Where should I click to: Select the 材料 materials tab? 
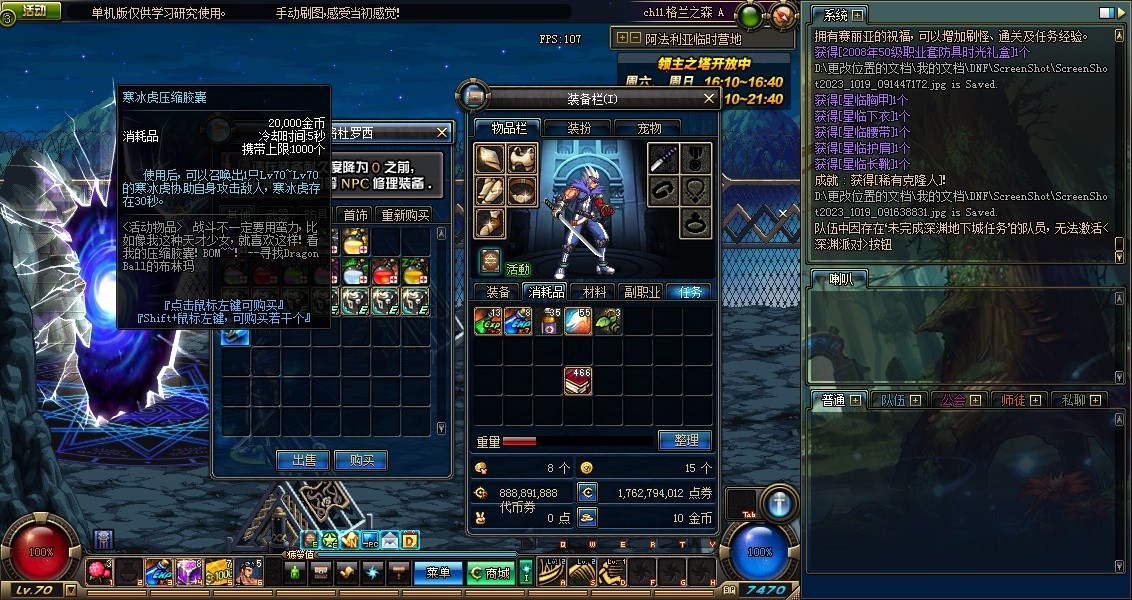(595, 292)
